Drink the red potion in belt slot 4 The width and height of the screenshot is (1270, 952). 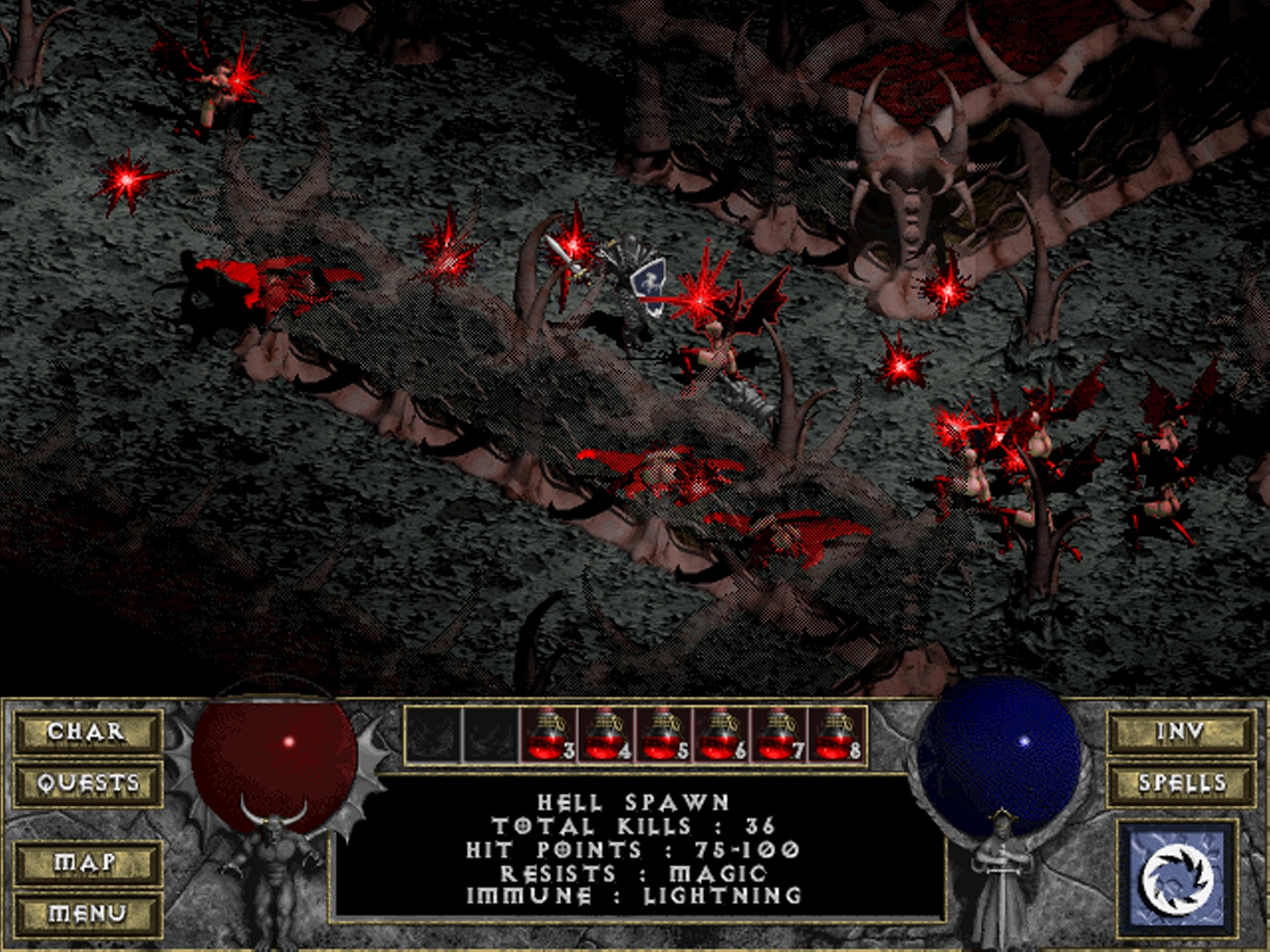point(605,734)
